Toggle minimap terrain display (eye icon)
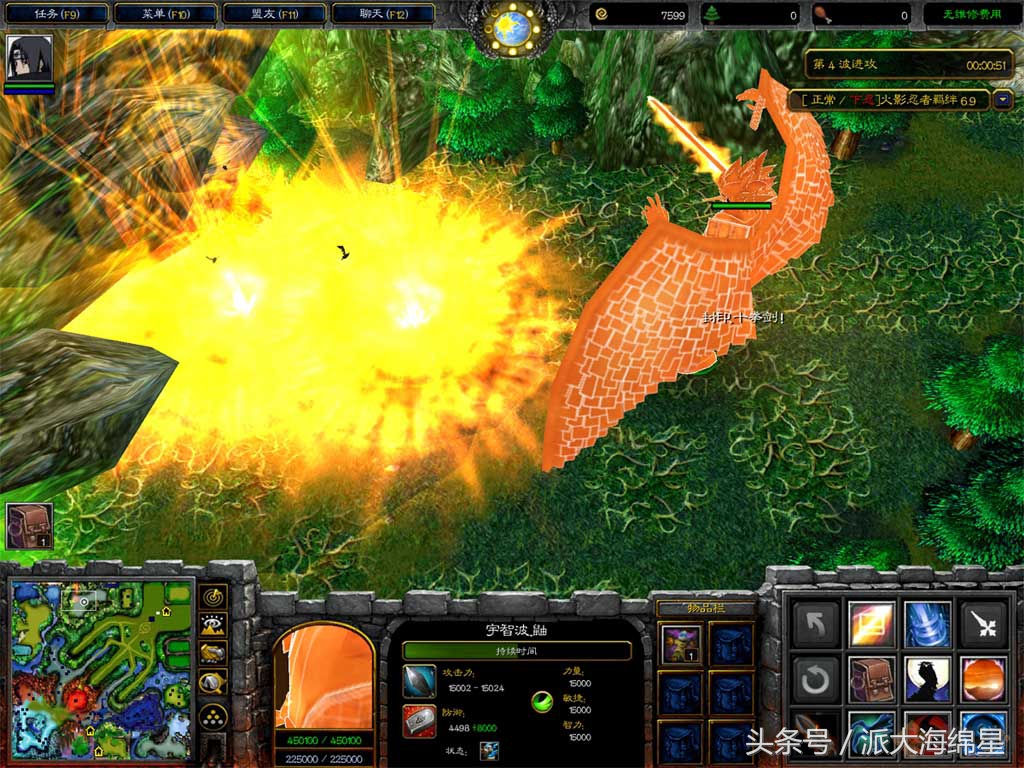This screenshot has width=1024, height=768. click(x=213, y=626)
